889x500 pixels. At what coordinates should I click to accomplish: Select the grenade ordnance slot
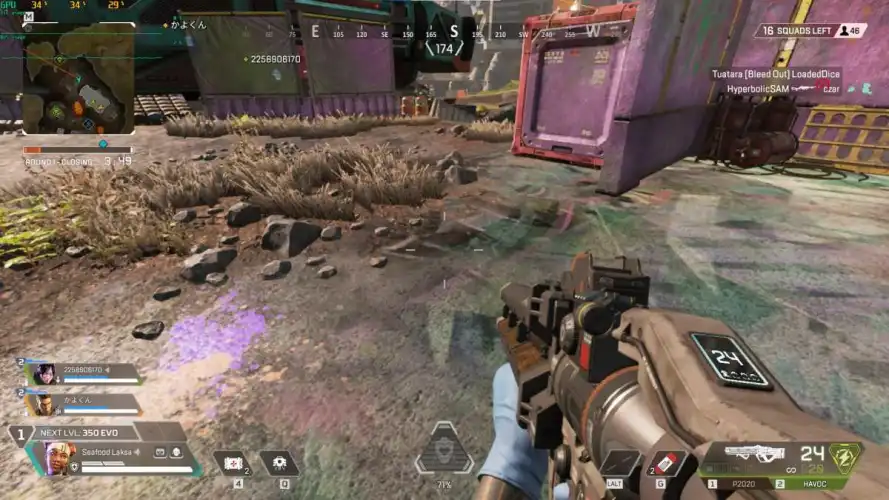tap(667, 463)
